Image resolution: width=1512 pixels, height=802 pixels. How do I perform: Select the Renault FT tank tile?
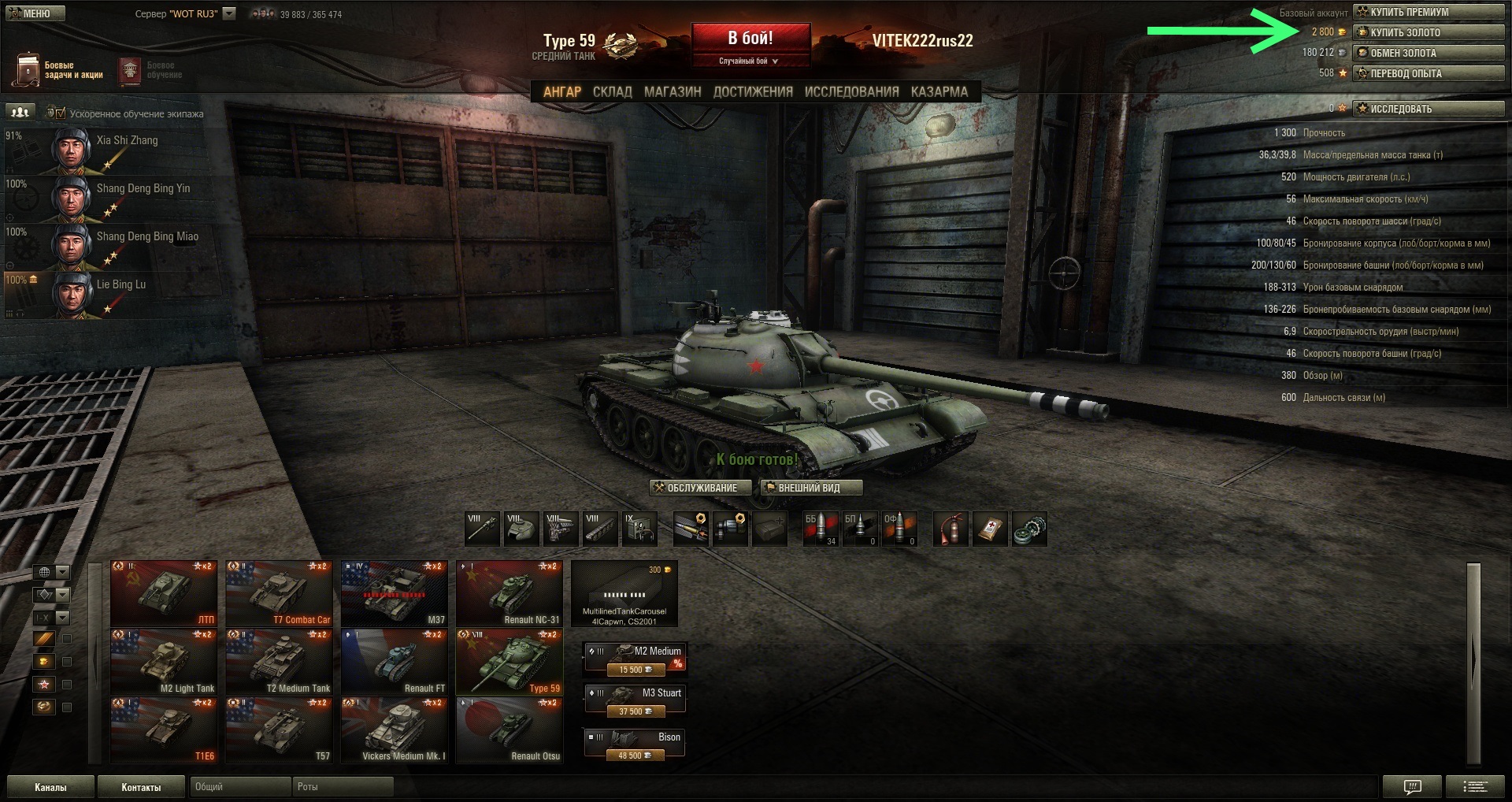[x=394, y=662]
